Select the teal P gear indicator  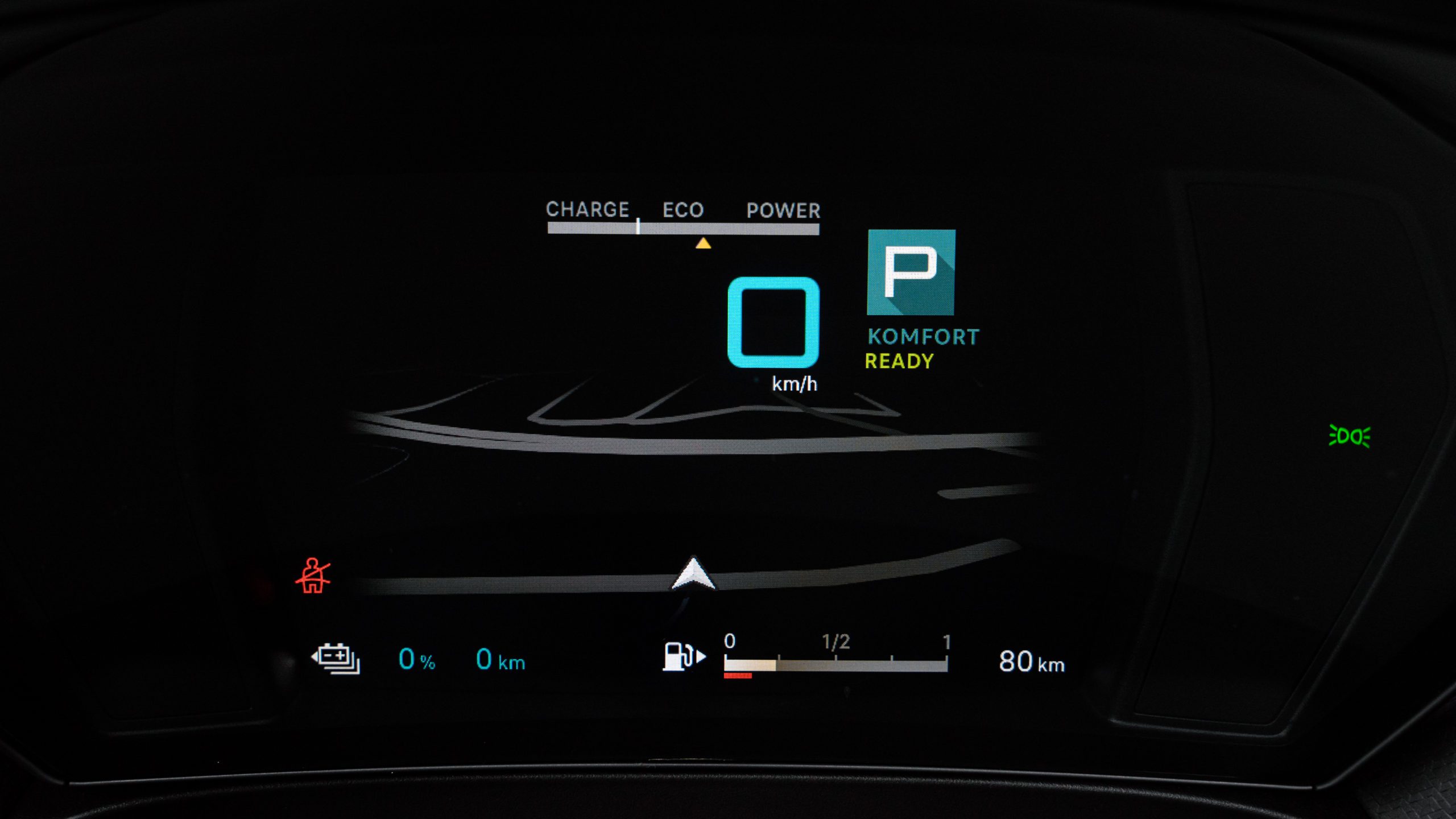coord(911,272)
